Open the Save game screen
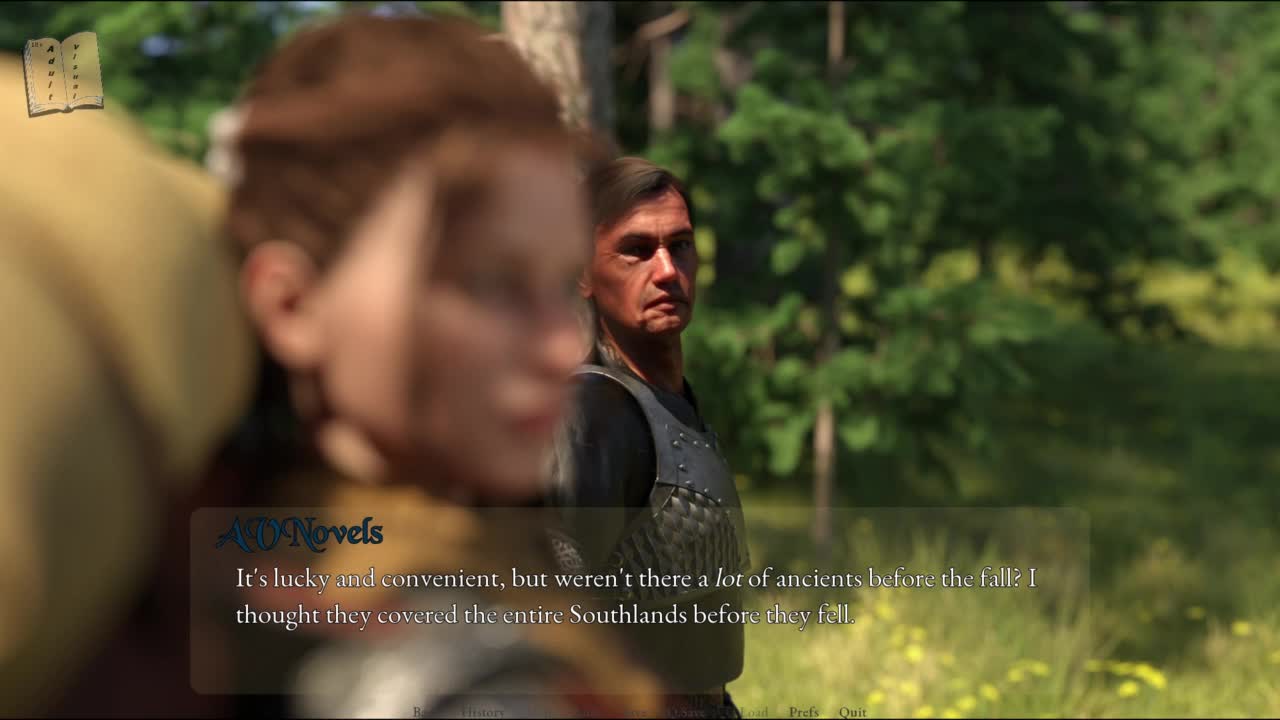The height and width of the screenshot is (720, 1280). tap(636, 712)
